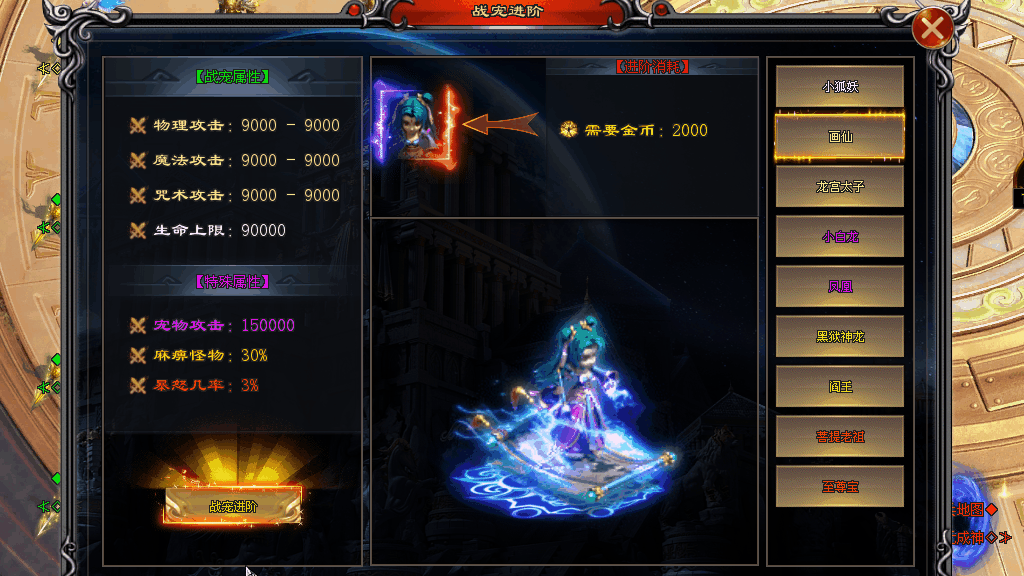Viewport: 1024px width, 576px height.
Task: Select 龙宫太子 from the pet list
Action: click(x=840, y=187)
